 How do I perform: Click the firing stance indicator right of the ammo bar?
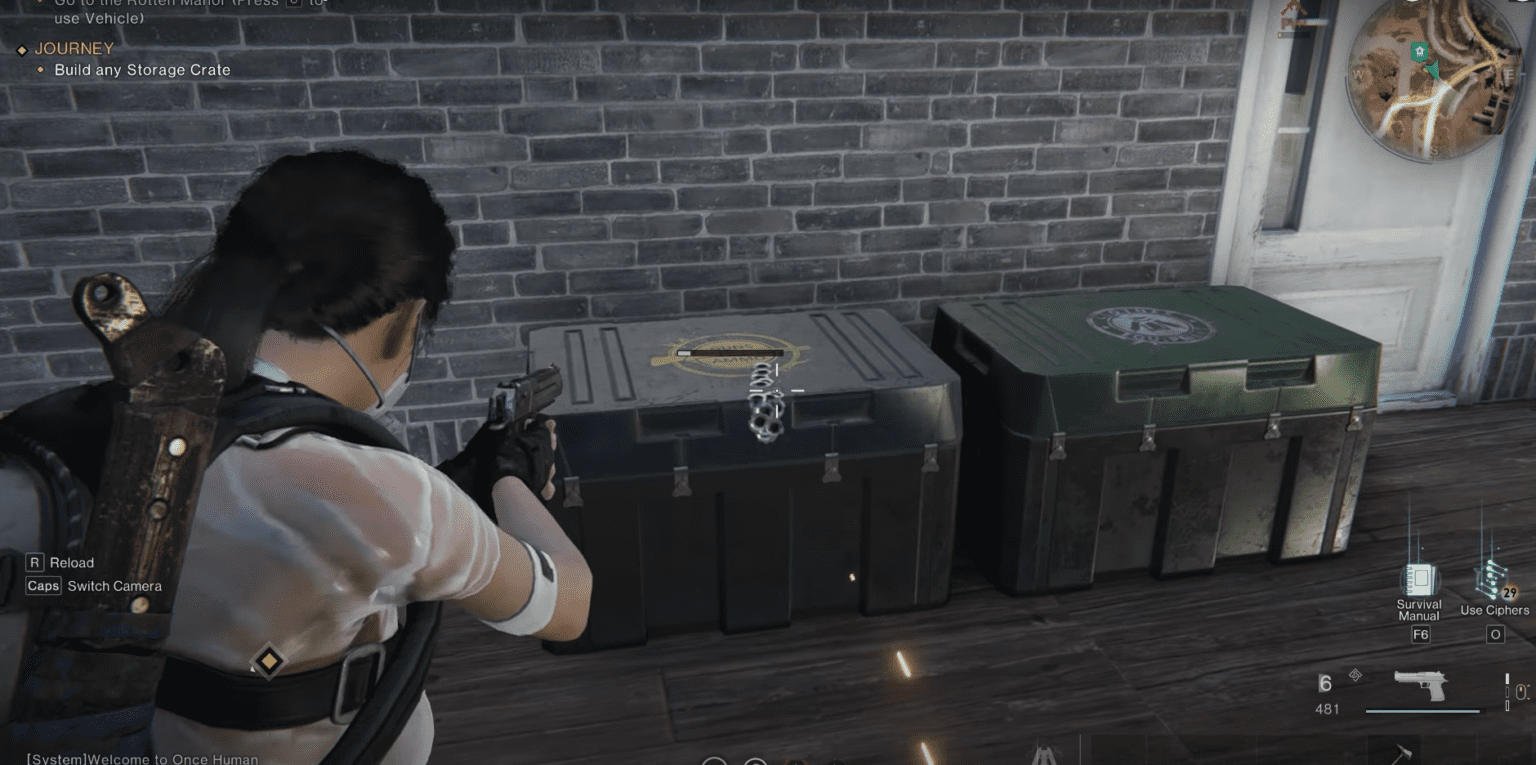click(1507, 692)
